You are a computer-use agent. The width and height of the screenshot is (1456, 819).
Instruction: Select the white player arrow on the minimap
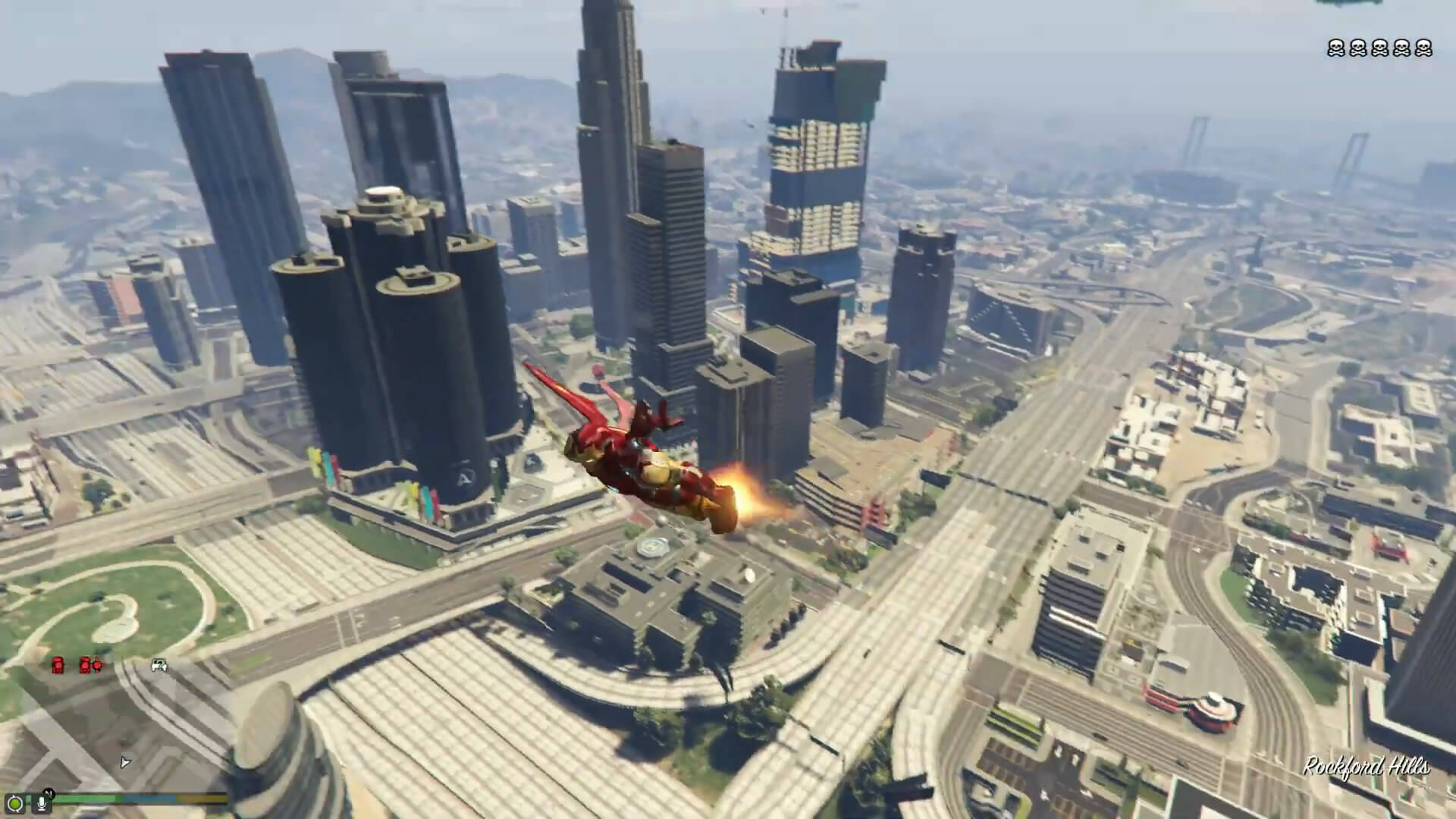tap(125, 762)
